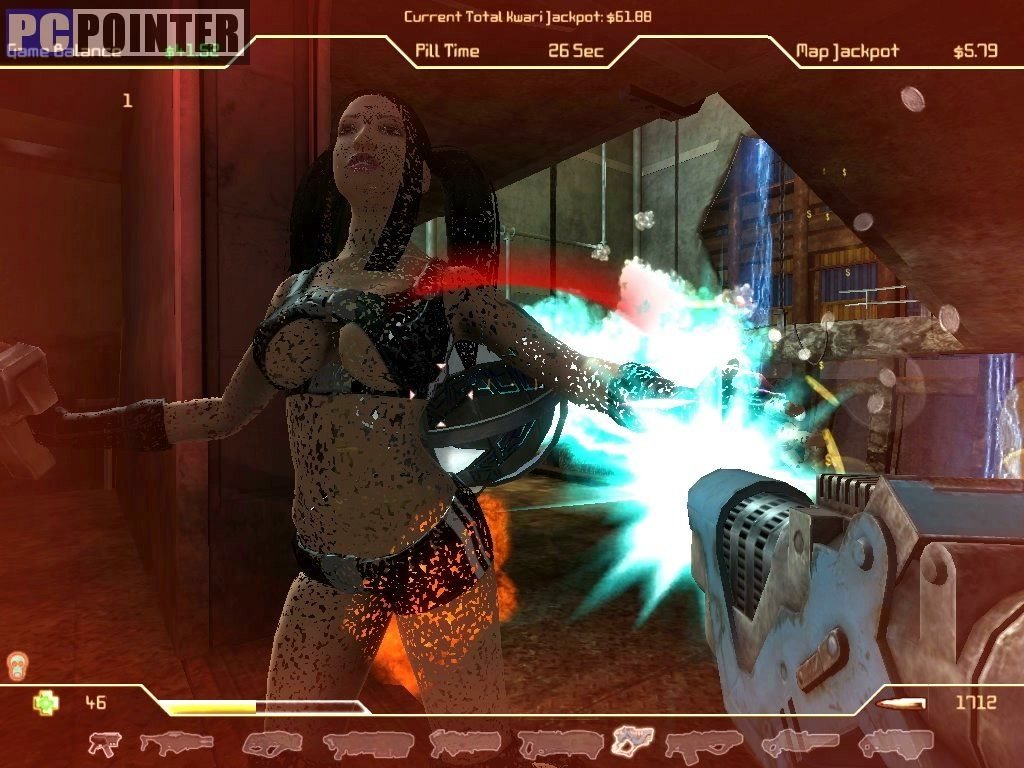Choose the highlighted white weapon icon

(632, 741)
